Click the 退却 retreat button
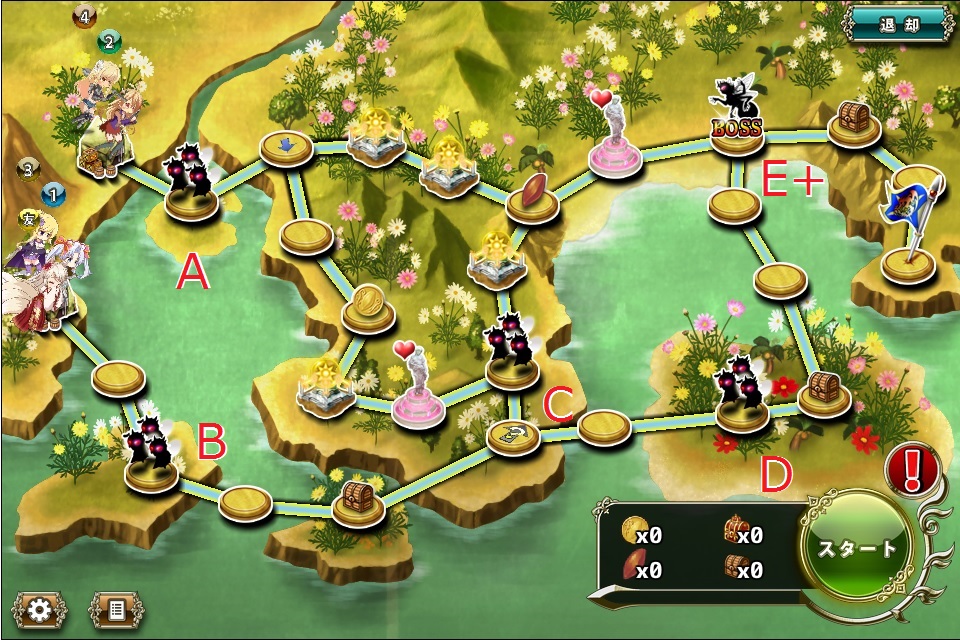960x640 pixels. click(x=901, y=23)
